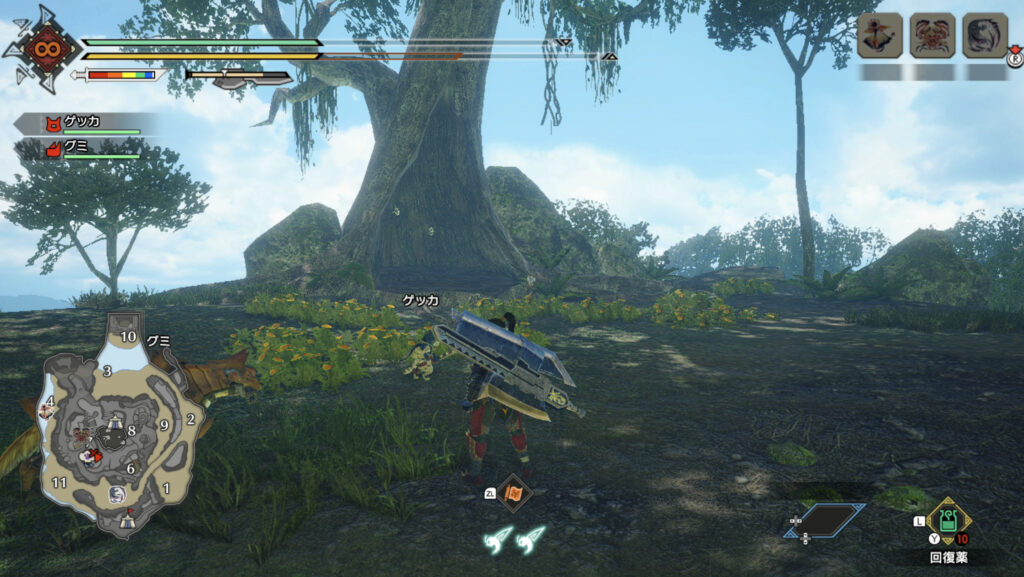
Task: Select the anchor monster icon in target list
Action: point(880,36)
